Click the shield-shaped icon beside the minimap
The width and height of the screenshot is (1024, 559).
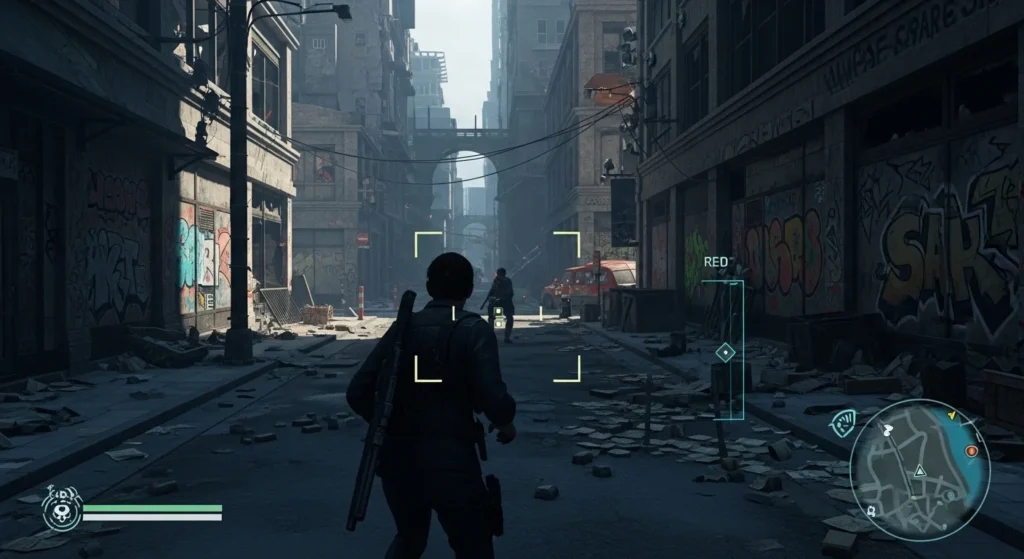click(x=843, y=424)
